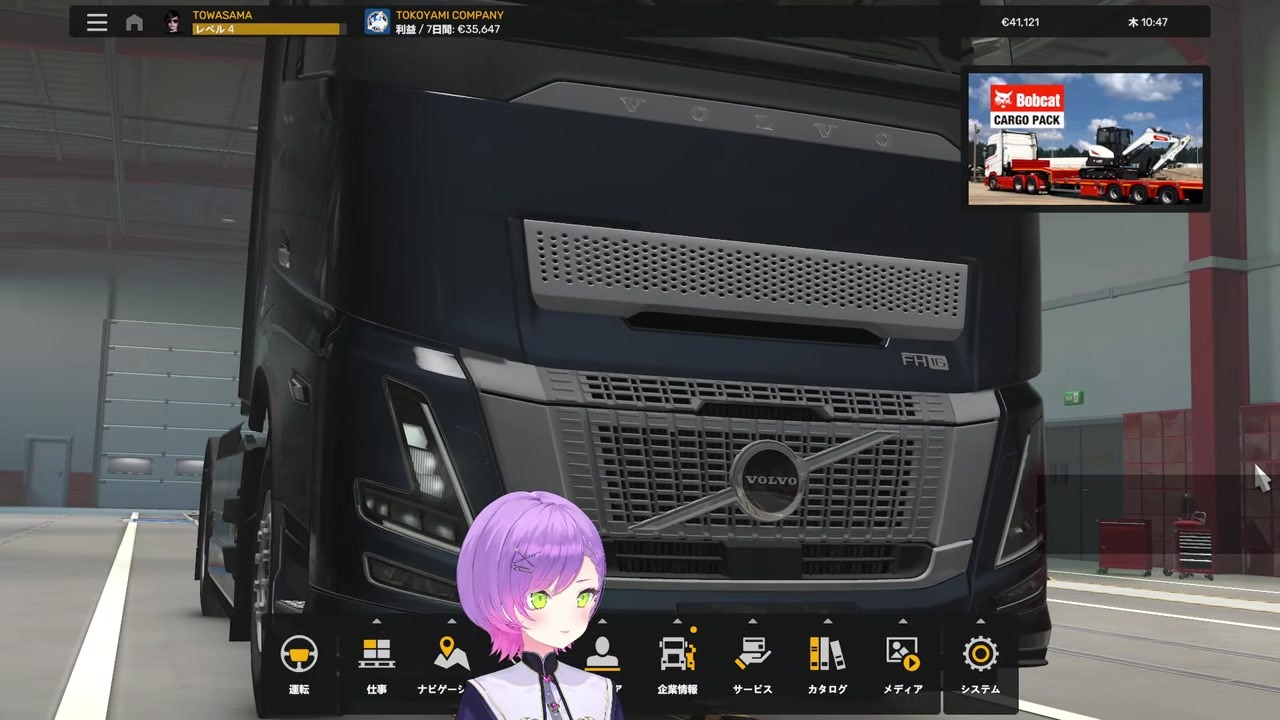This screenshot has width=1280, height=720.
Task: Open the メディア gallery icon
Action: (902, 654)
